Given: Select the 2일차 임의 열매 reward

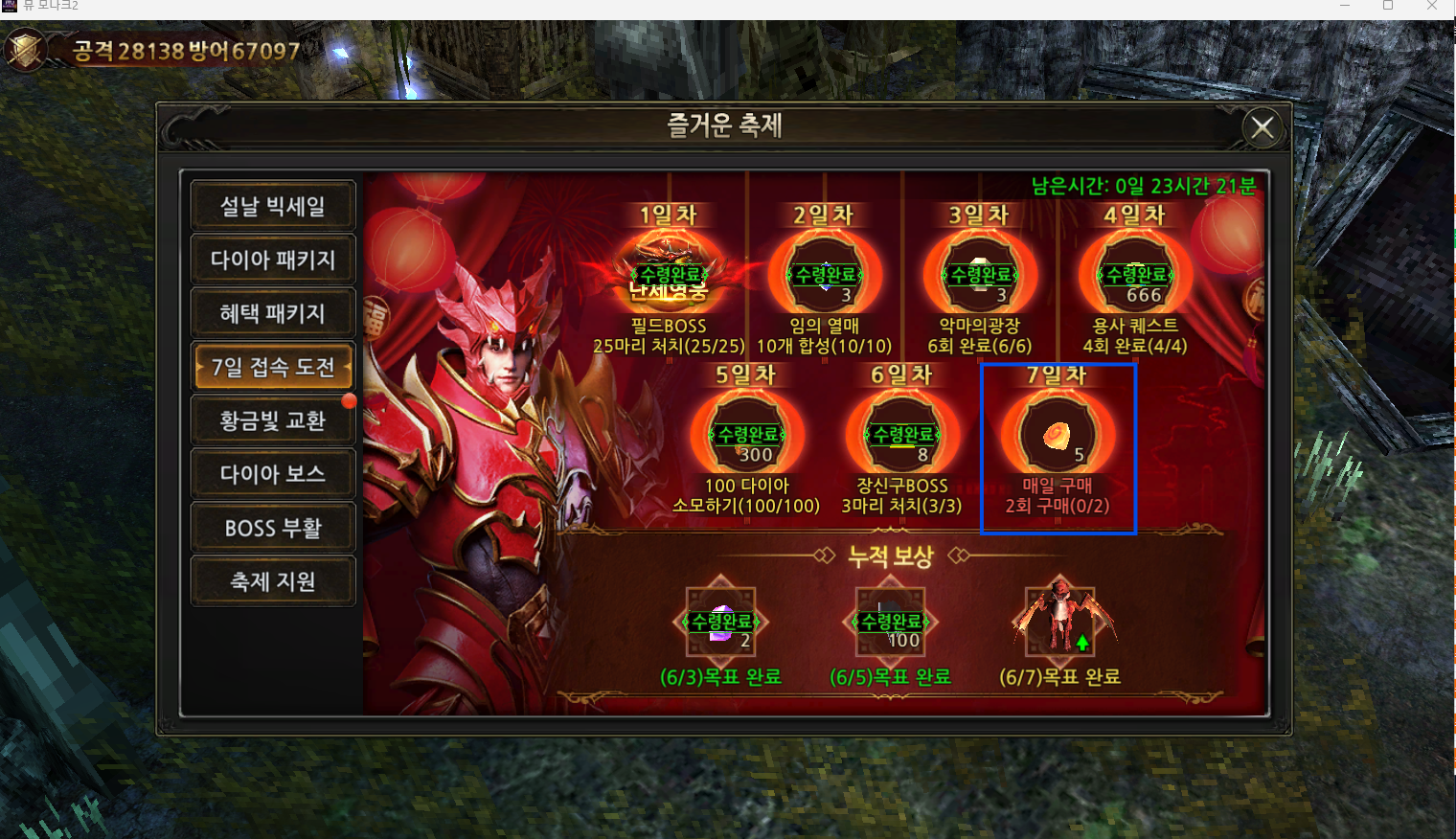Looking at the screenshot, I should coord(825,275).
